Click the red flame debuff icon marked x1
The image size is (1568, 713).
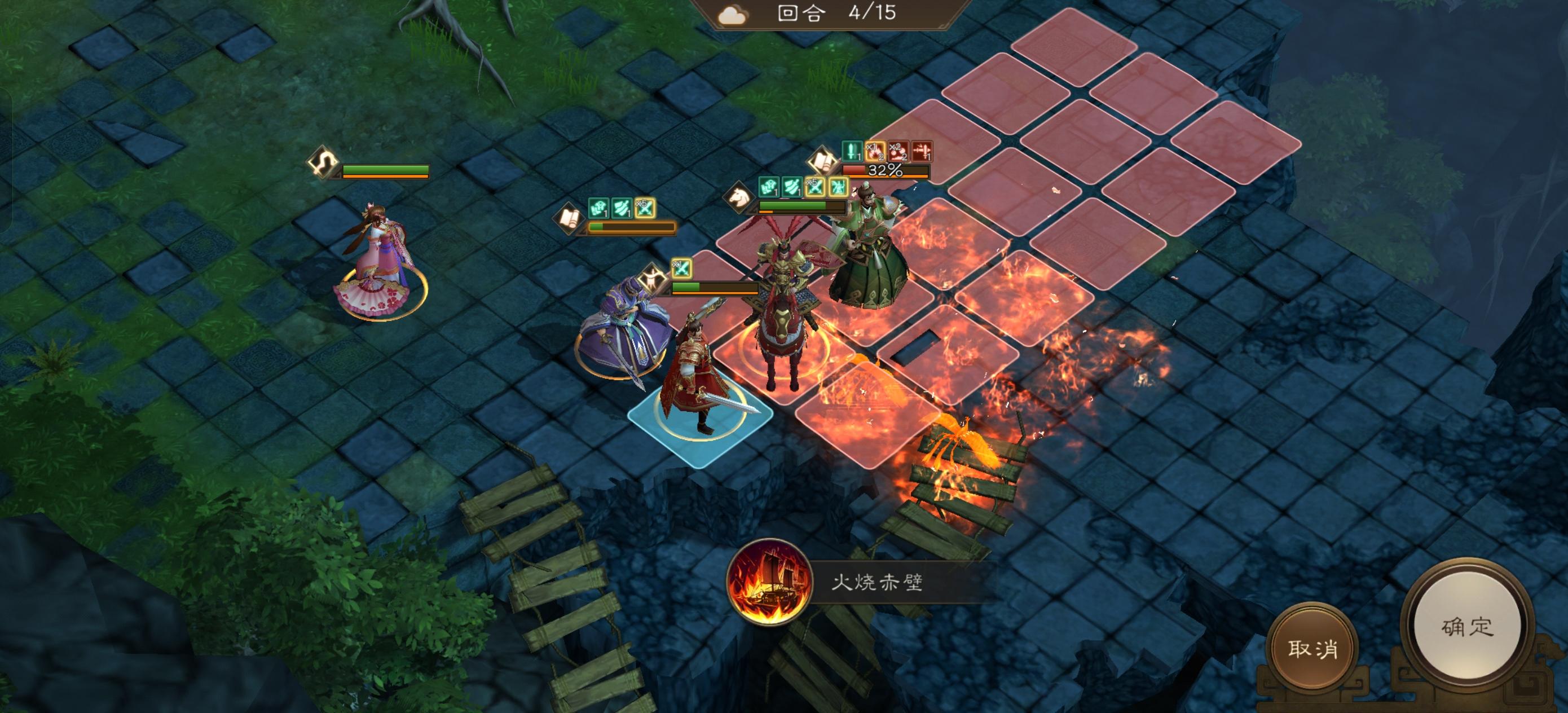[x=875, y=152]
